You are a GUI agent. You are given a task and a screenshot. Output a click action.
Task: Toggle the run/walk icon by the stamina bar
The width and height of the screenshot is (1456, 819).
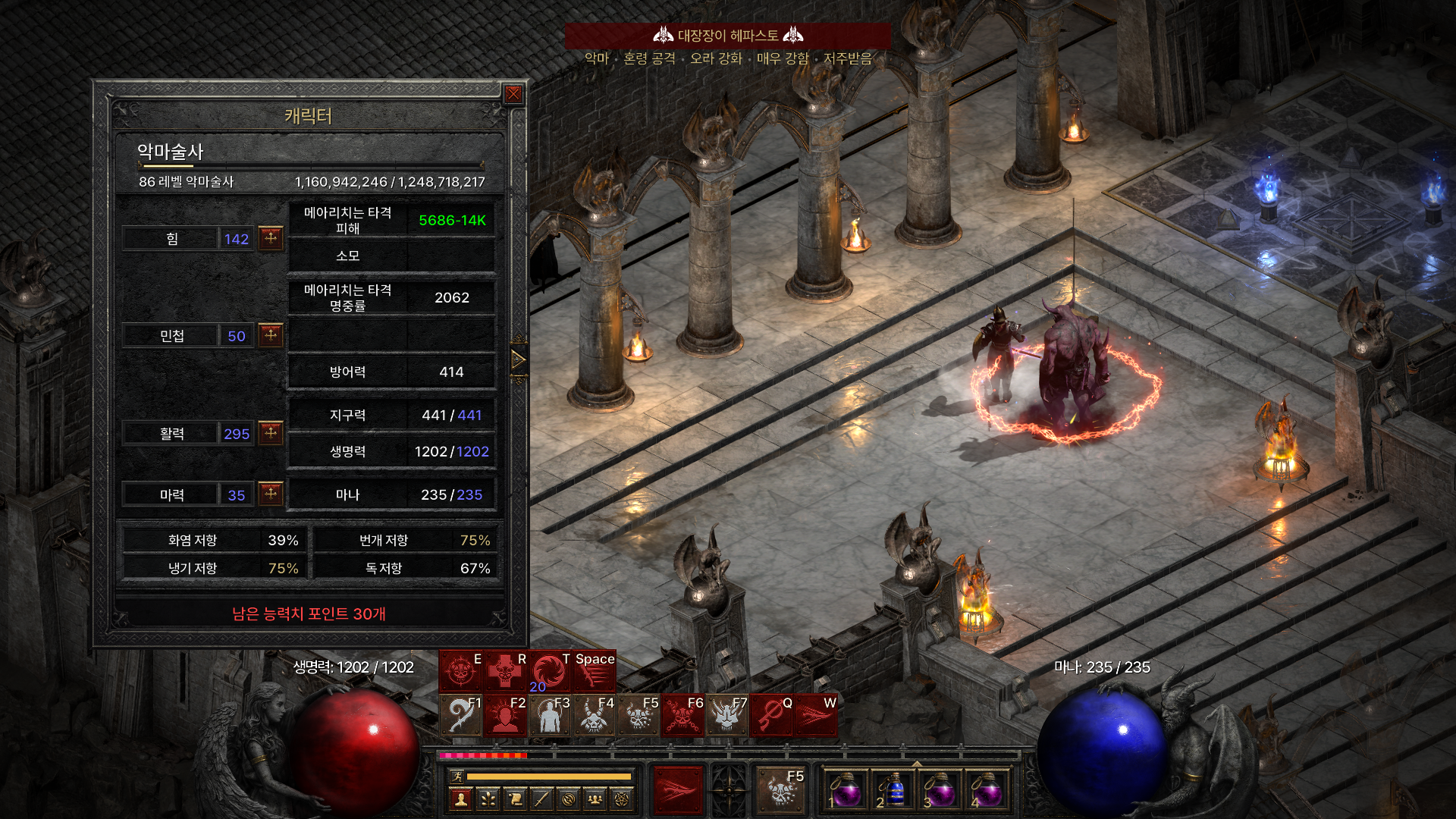click(457, 776)
